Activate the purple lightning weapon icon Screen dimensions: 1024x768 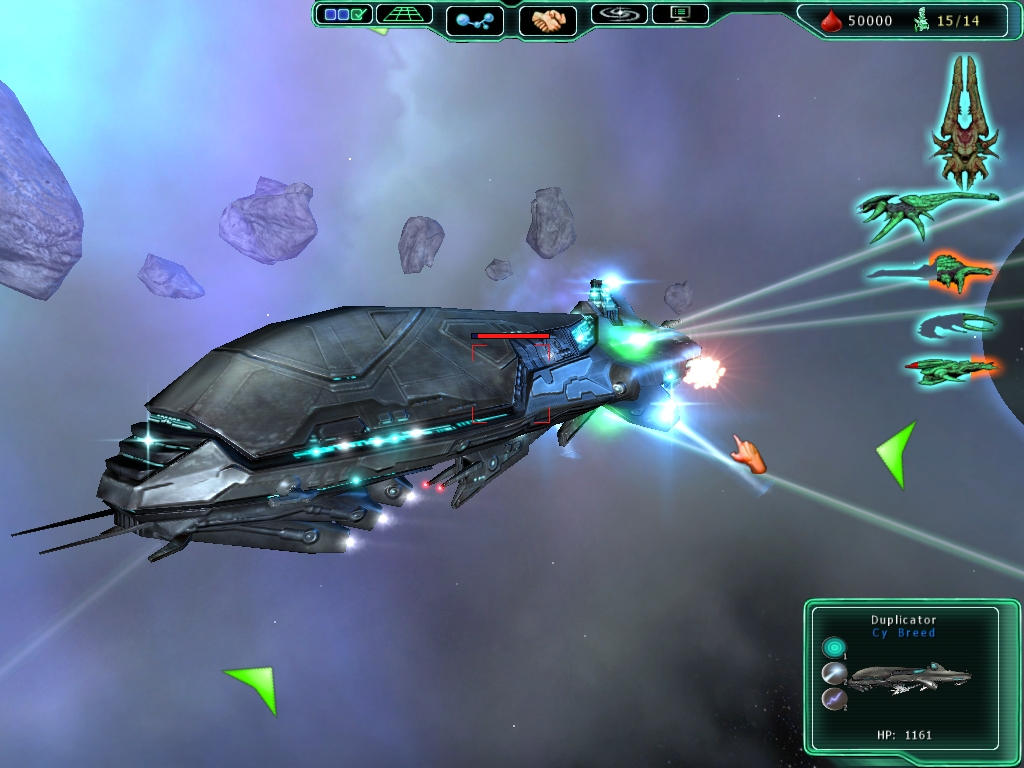click(833, 699)
